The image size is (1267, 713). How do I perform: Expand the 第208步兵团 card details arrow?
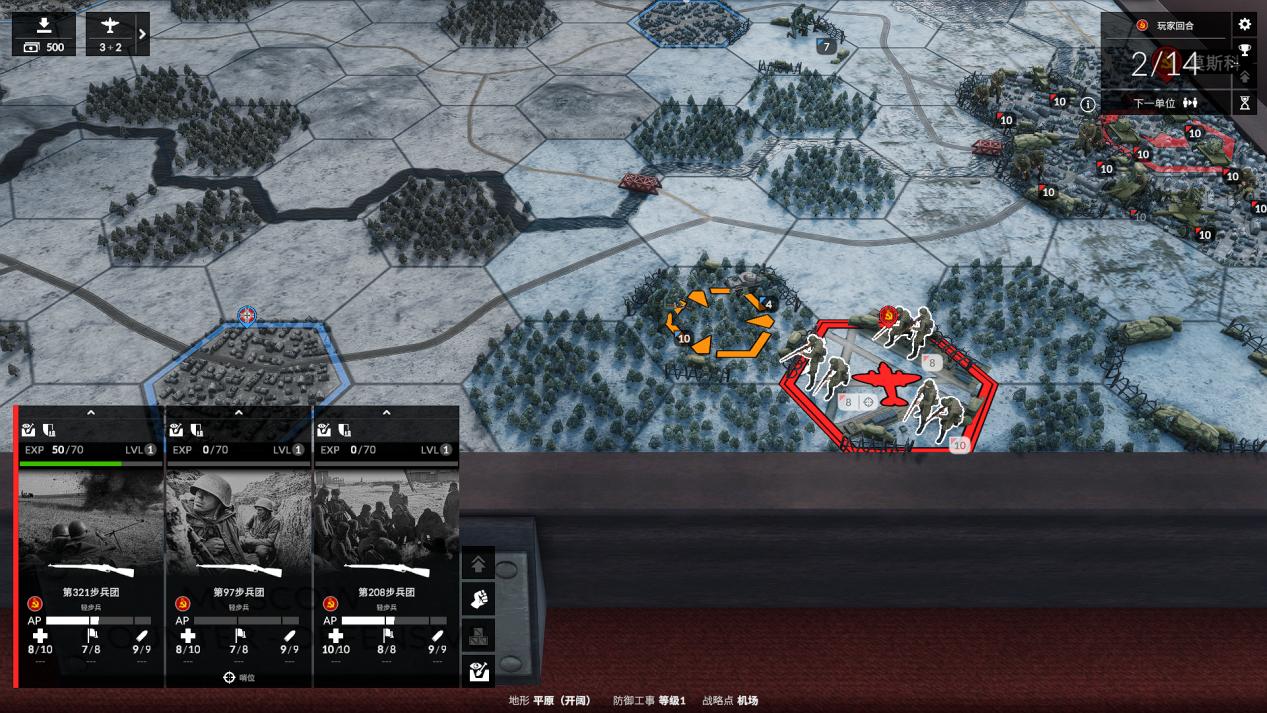(387, 412)
